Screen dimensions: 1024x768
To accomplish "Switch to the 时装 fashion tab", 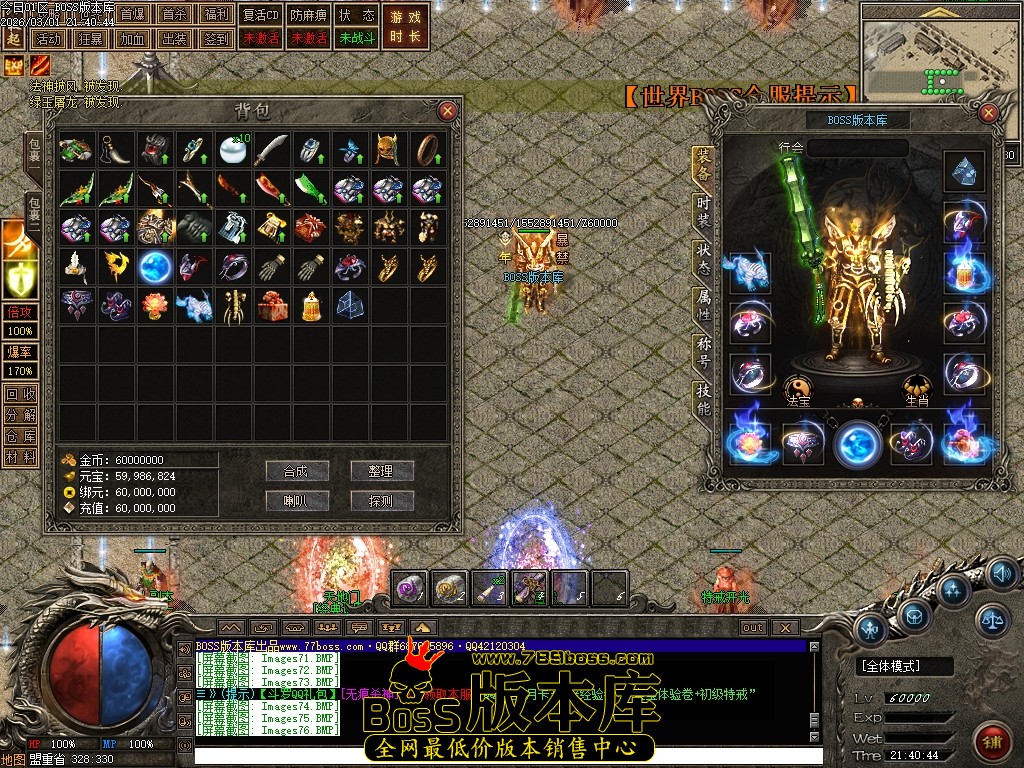I will point(704,213).
